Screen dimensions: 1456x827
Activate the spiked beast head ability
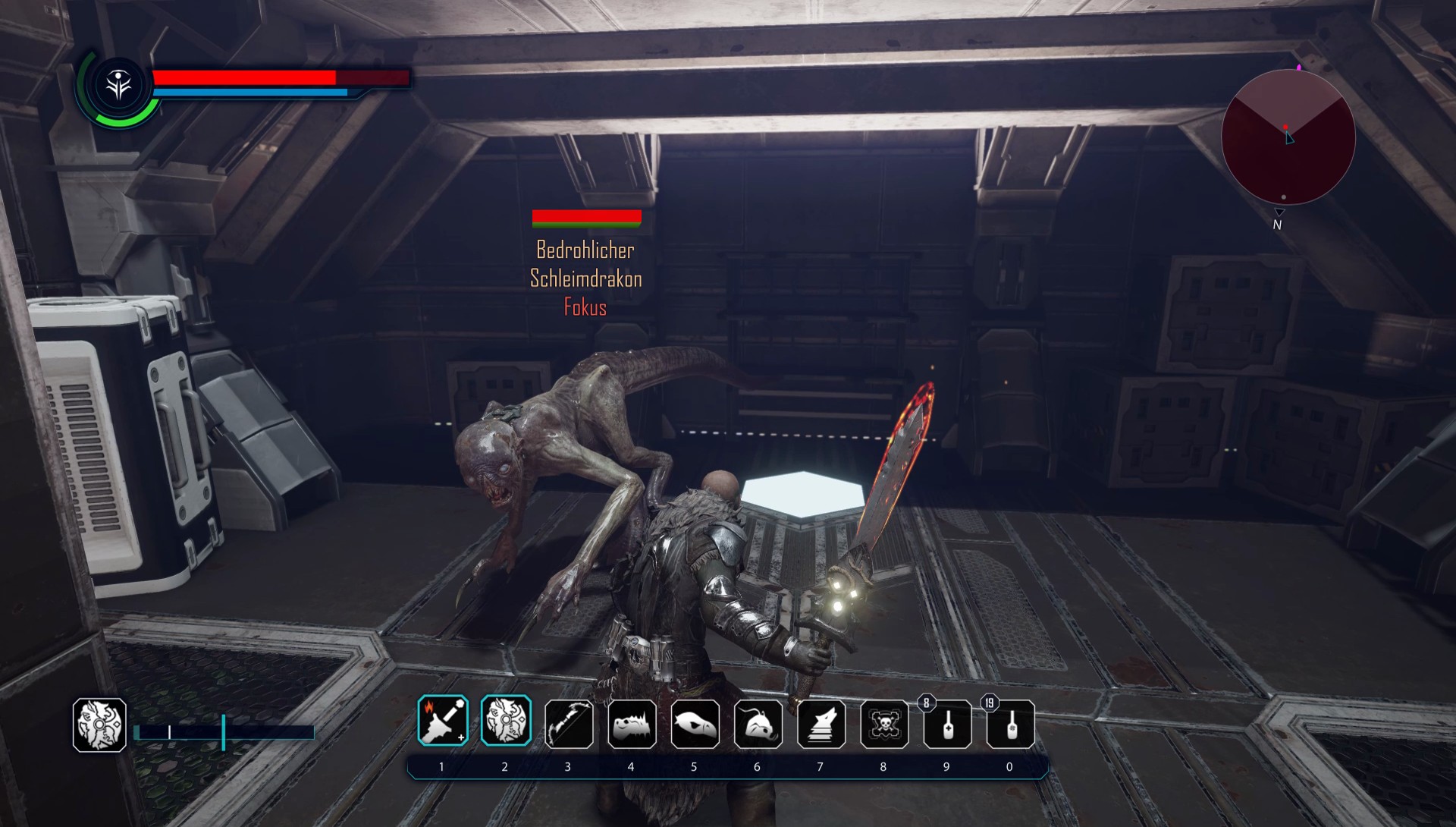click(632, 724)
